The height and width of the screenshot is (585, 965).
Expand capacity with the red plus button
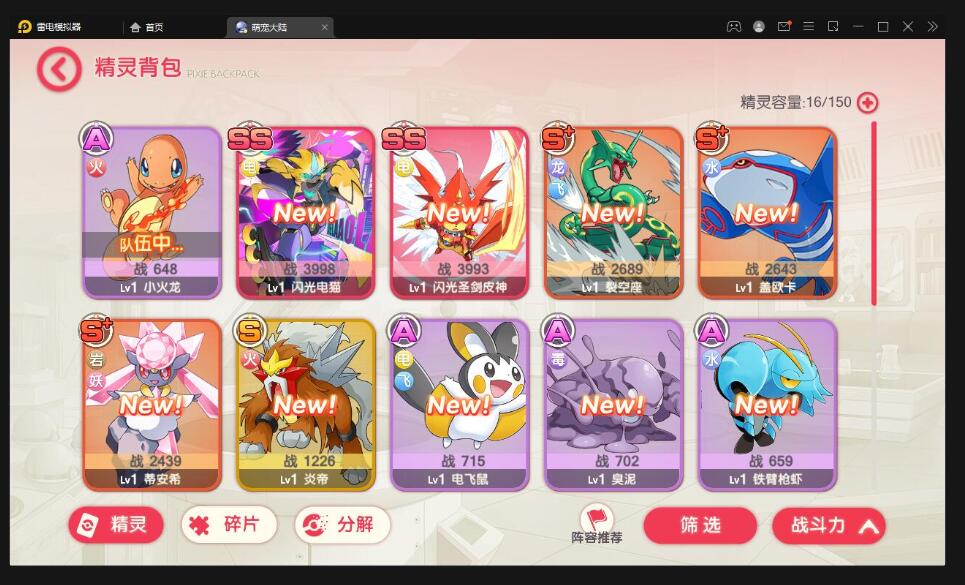[867, 102]
